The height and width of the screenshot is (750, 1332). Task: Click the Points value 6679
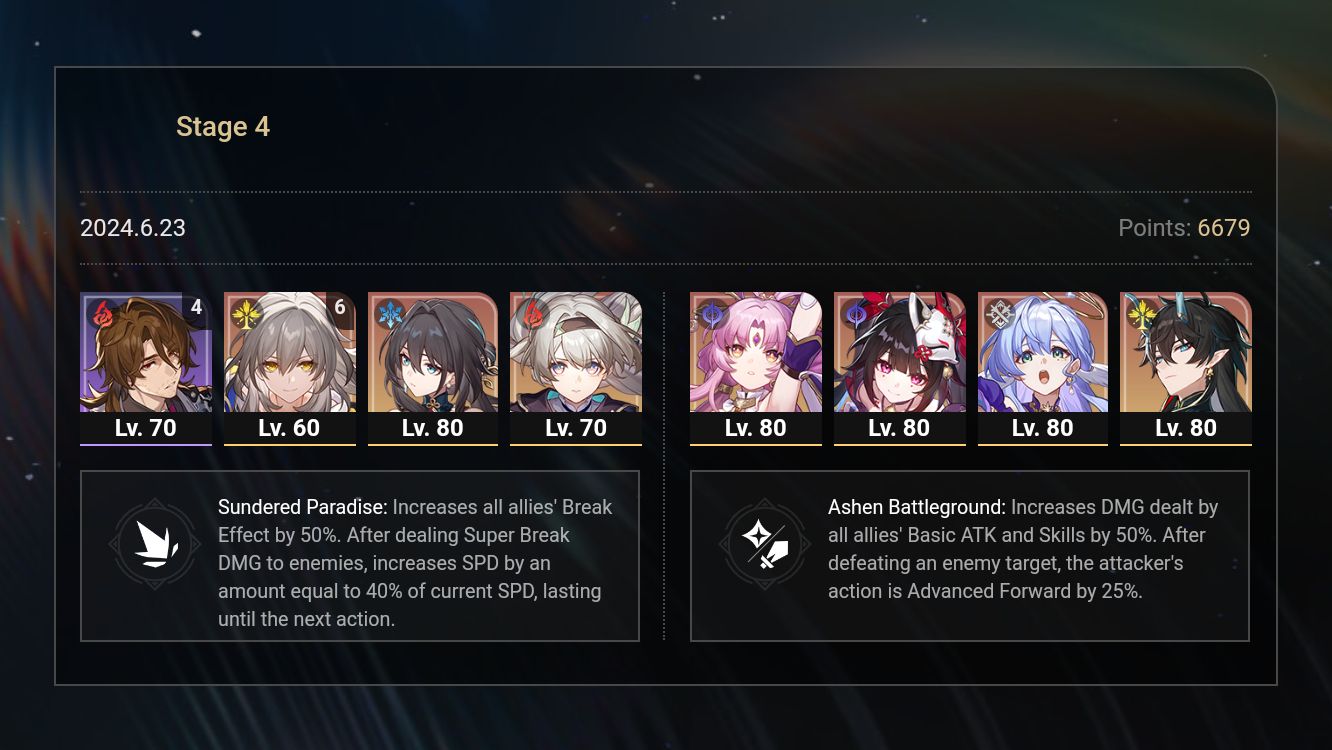(1224, 228)
